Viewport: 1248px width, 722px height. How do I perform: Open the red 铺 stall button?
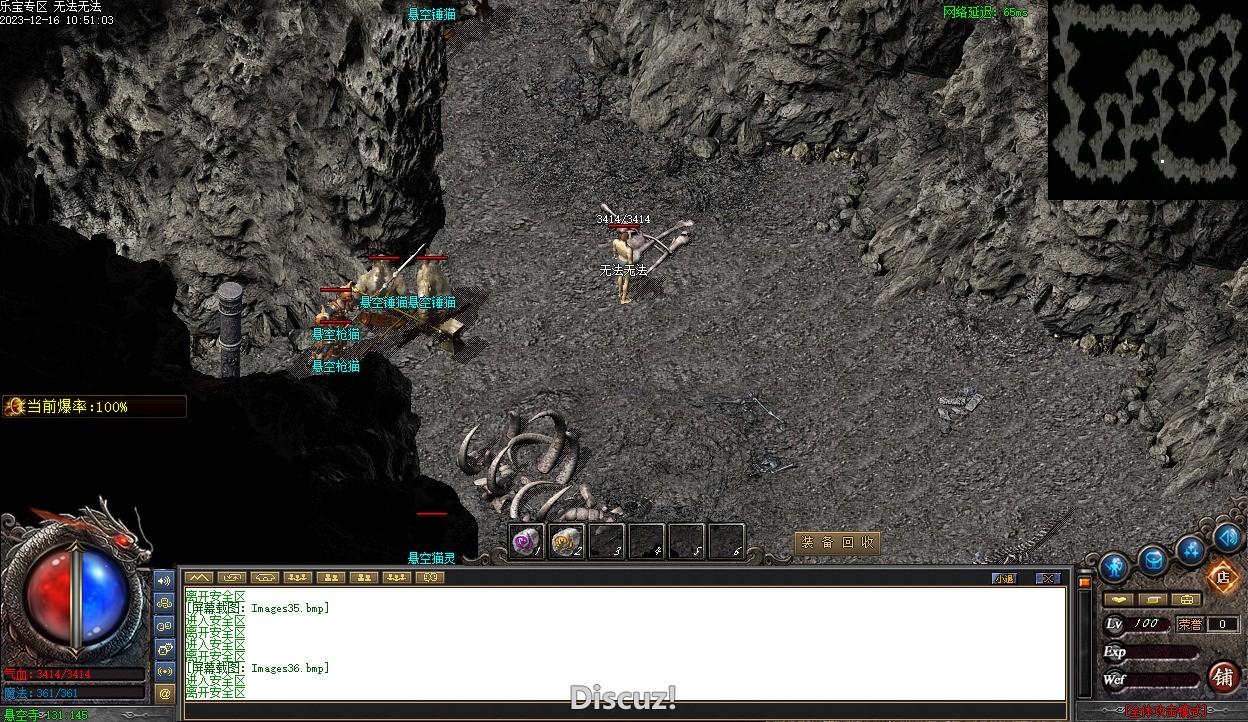[1223, 677]
